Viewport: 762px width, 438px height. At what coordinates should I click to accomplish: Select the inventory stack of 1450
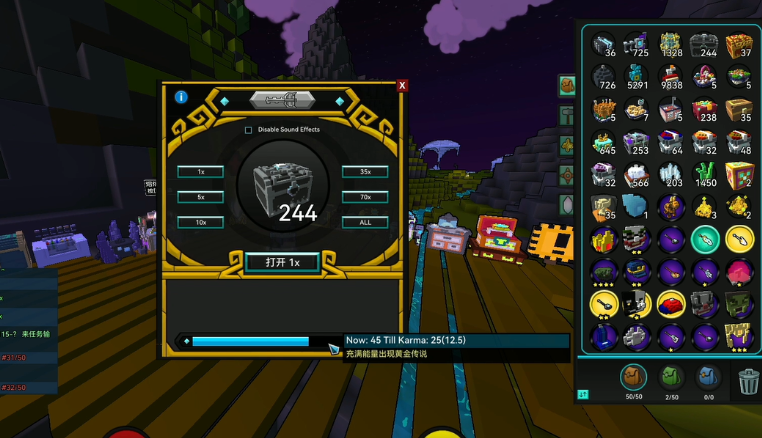[x=706, y=175]
